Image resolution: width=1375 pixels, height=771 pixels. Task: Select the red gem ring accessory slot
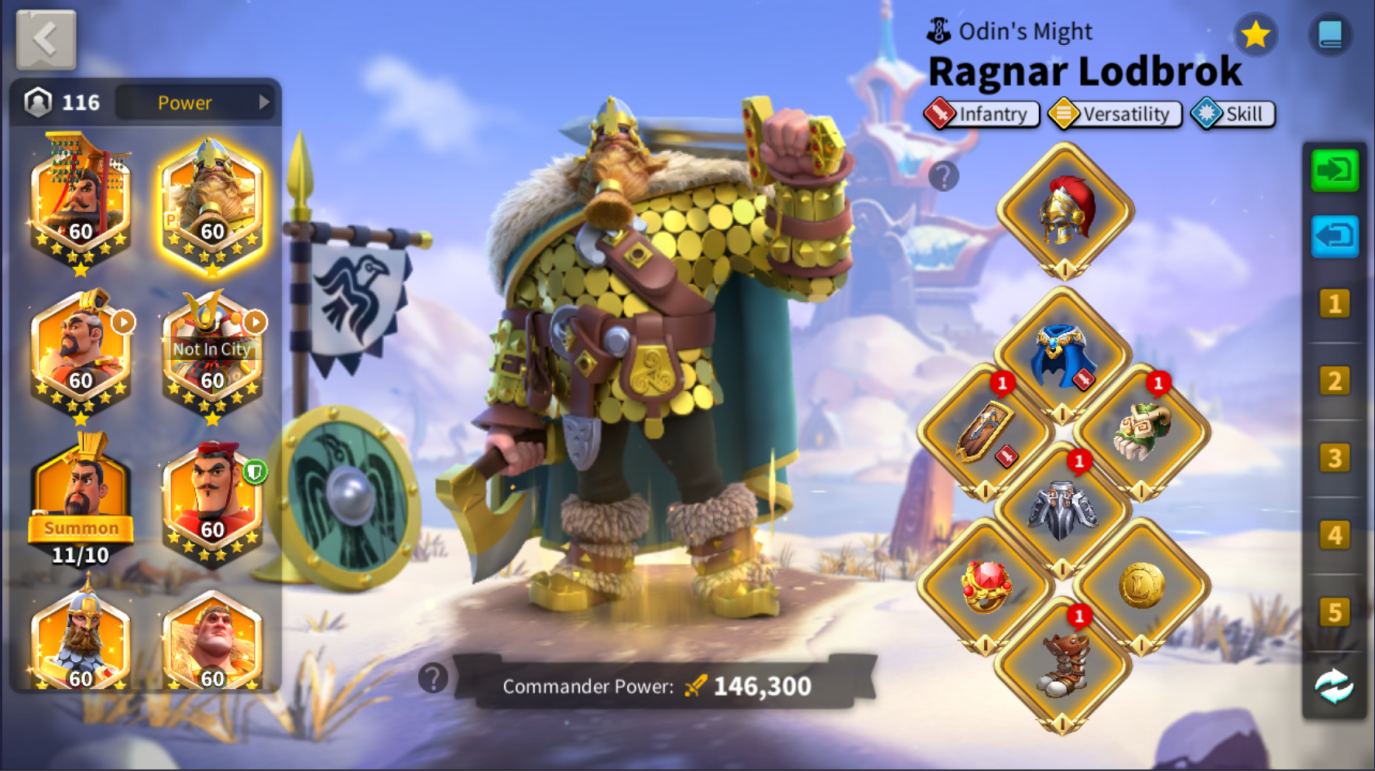click(x=985, y=586)
